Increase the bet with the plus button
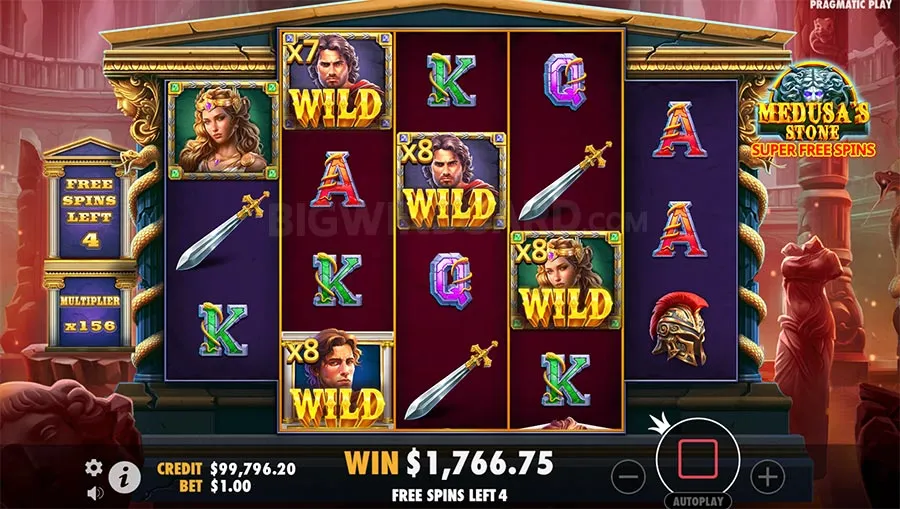The width and height of the screenshot is (900, 509). [x=766, y=476]
